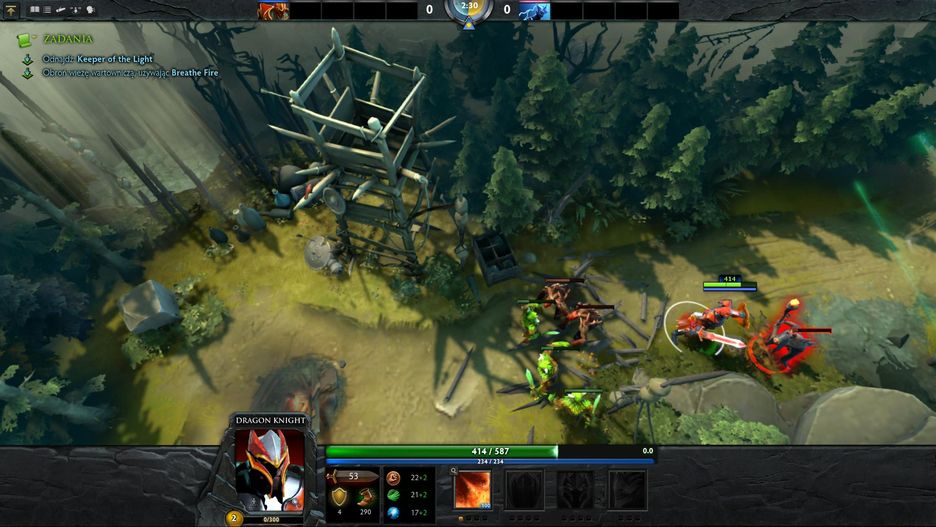Viewport: 936px width, 527px height.
Task: Open the speech bubble chat icon
Action: pos(91,9)
